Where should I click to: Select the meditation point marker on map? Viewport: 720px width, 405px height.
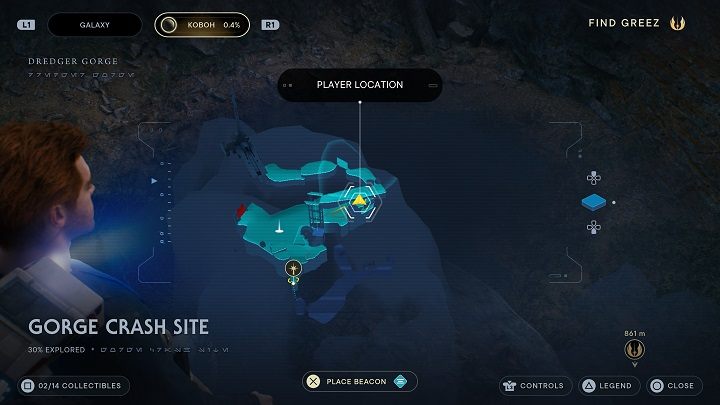click(293, 268)
